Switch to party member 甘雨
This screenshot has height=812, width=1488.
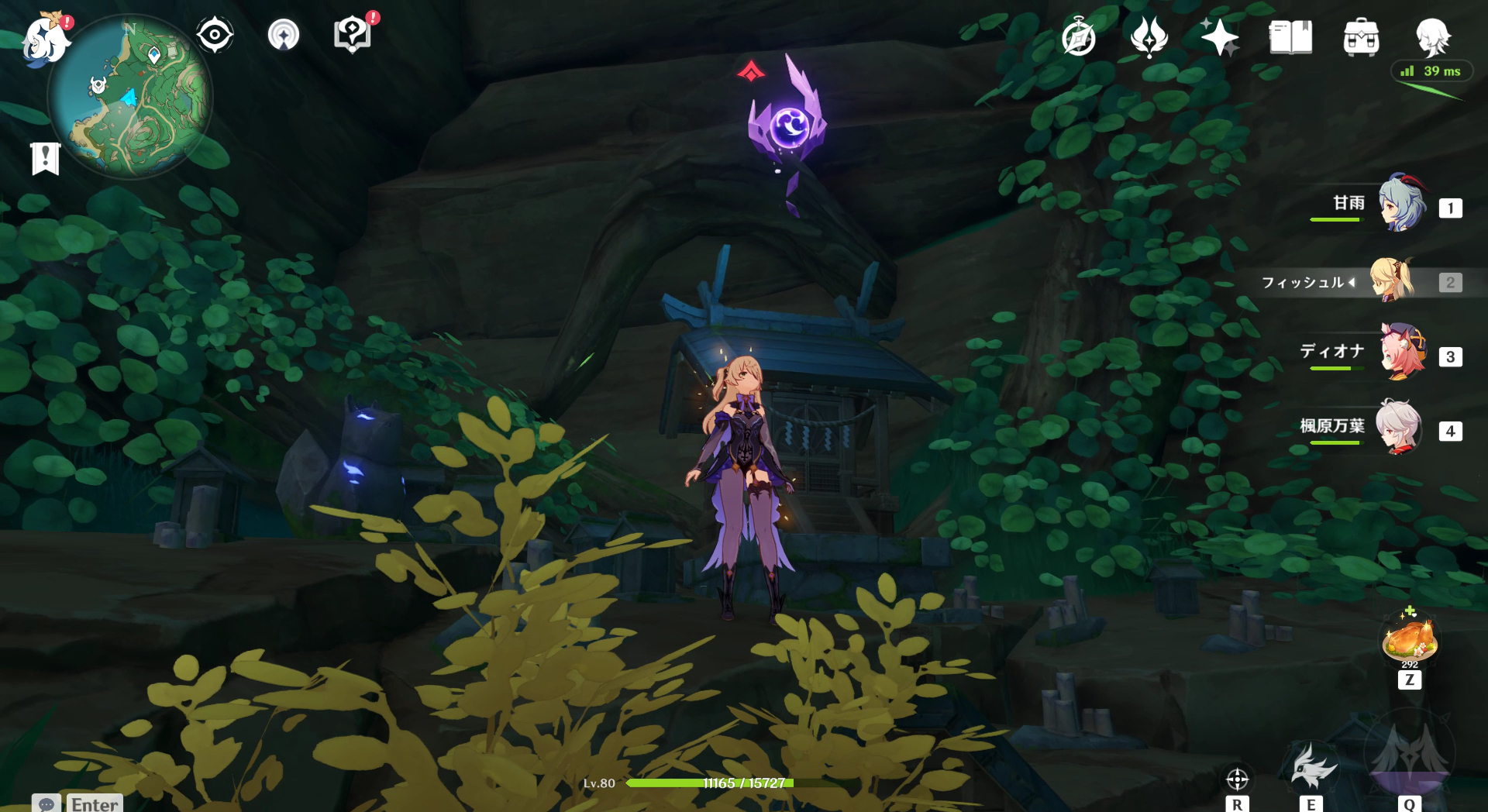[x=1401, y=205]
